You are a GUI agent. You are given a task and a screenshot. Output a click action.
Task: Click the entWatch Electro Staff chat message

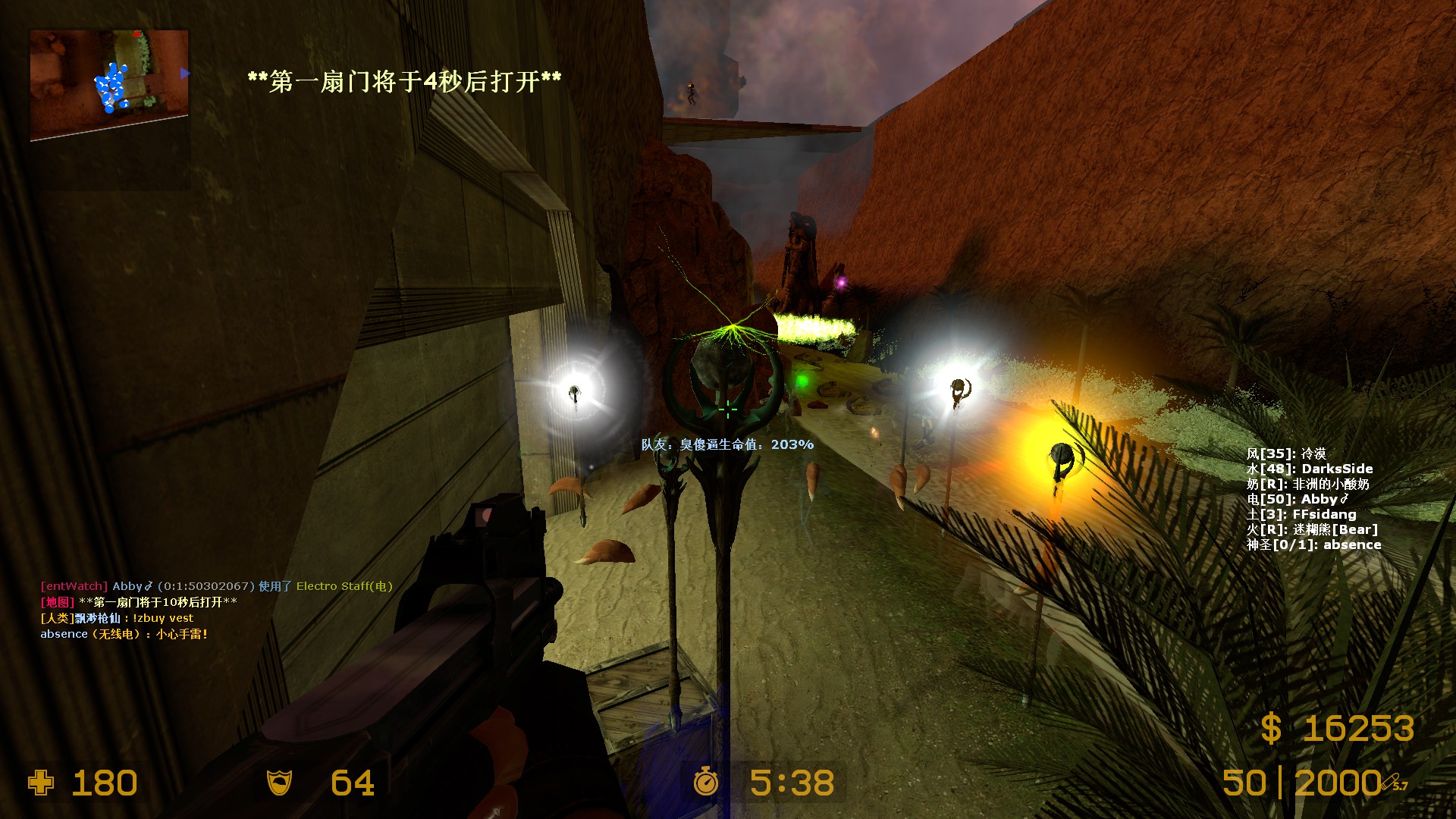tap(216, 586)
